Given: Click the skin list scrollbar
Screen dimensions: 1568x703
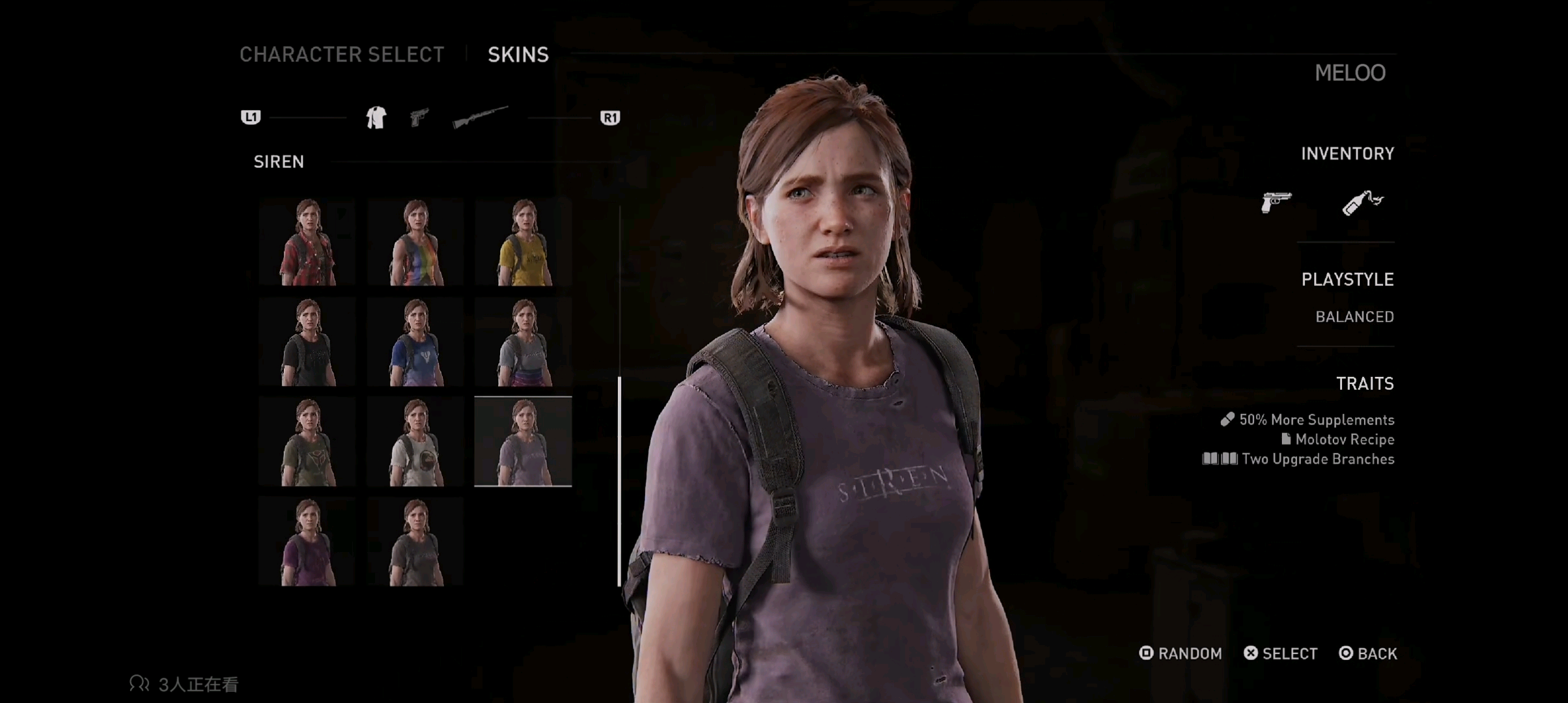Looking at the screenshot, I should click(x=619, y=480).
